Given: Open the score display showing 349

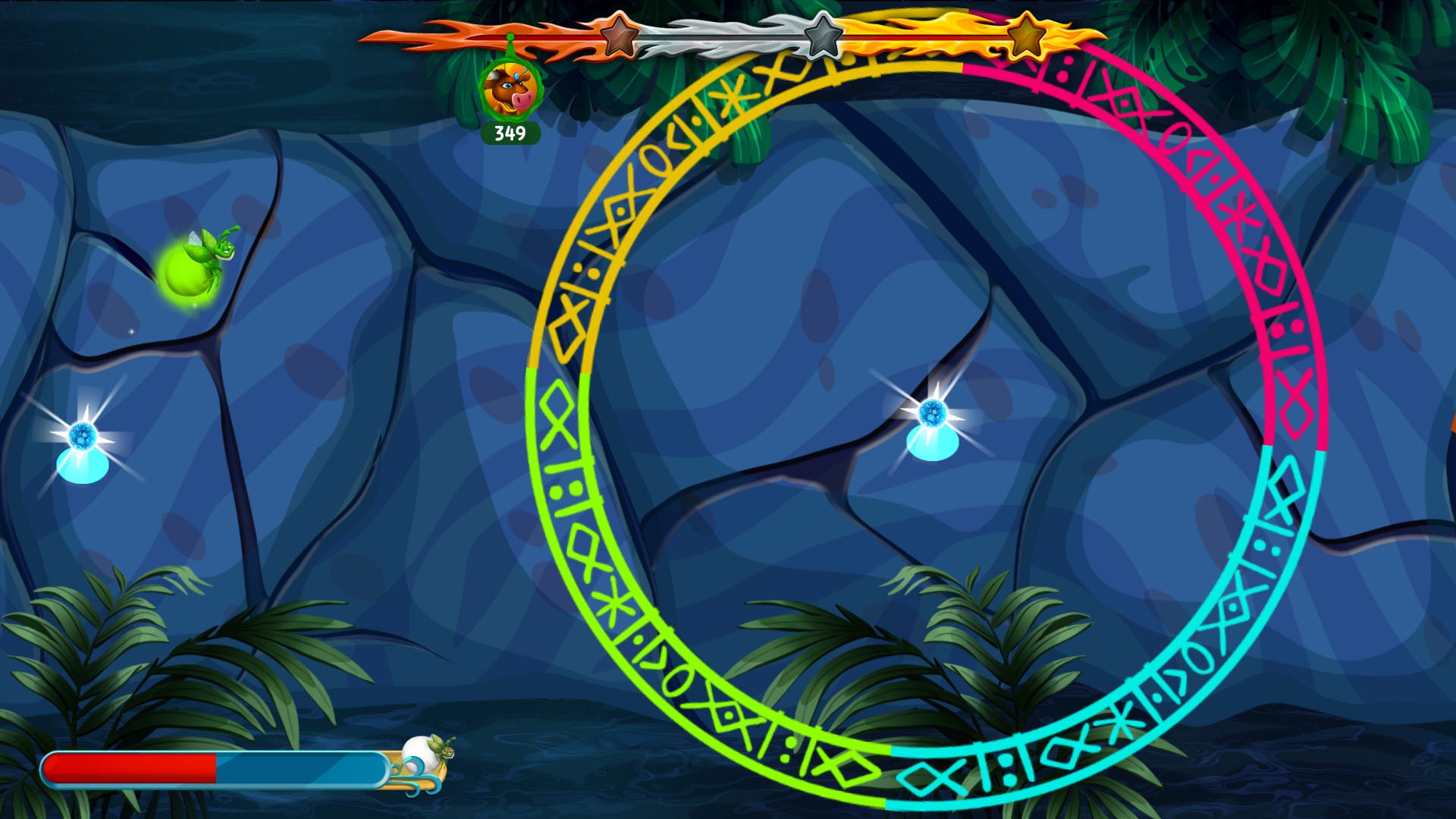Looking at the screenshot, I should (x=509, y=133).
